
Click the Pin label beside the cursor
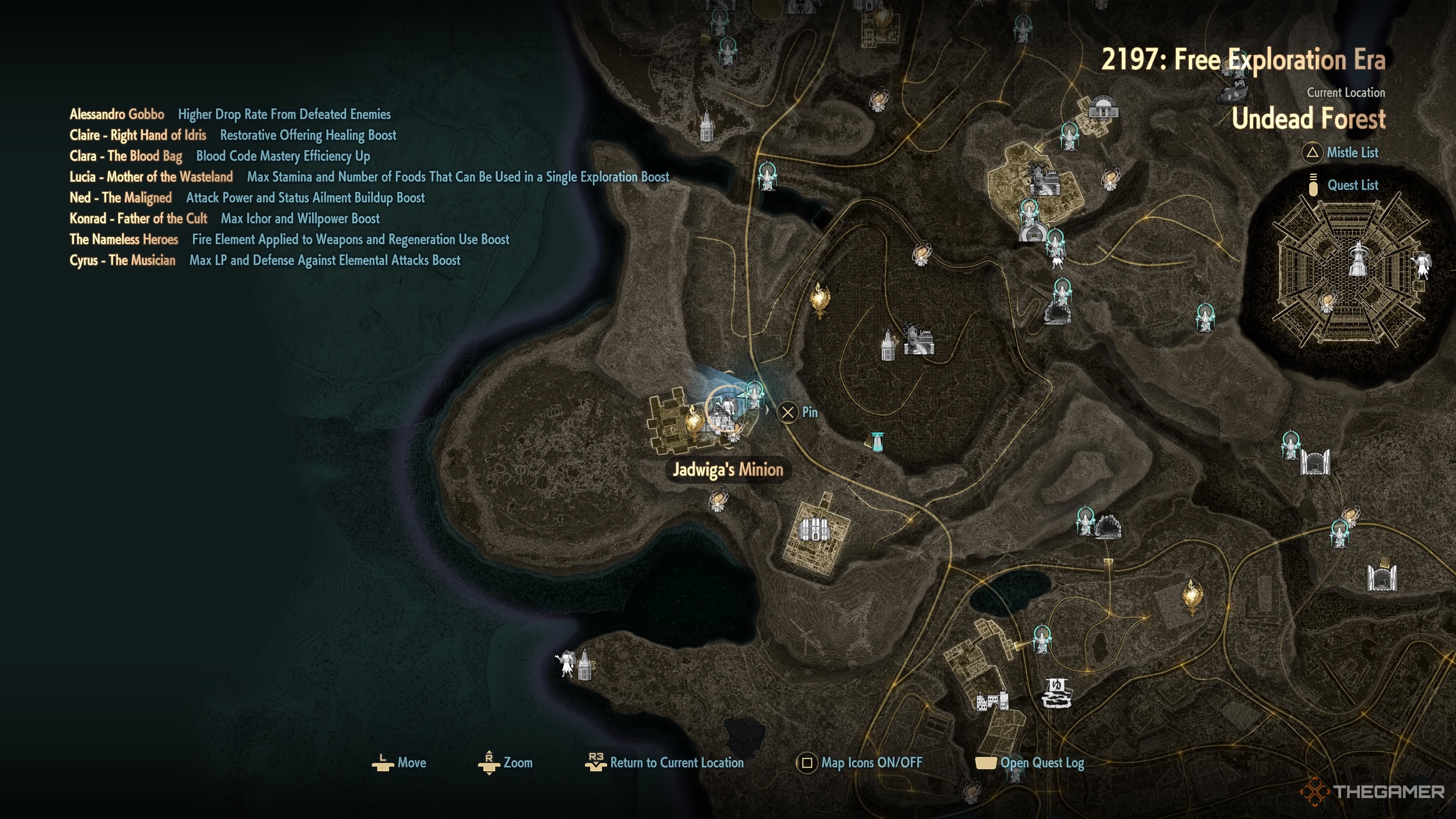(x=809, y=412)
